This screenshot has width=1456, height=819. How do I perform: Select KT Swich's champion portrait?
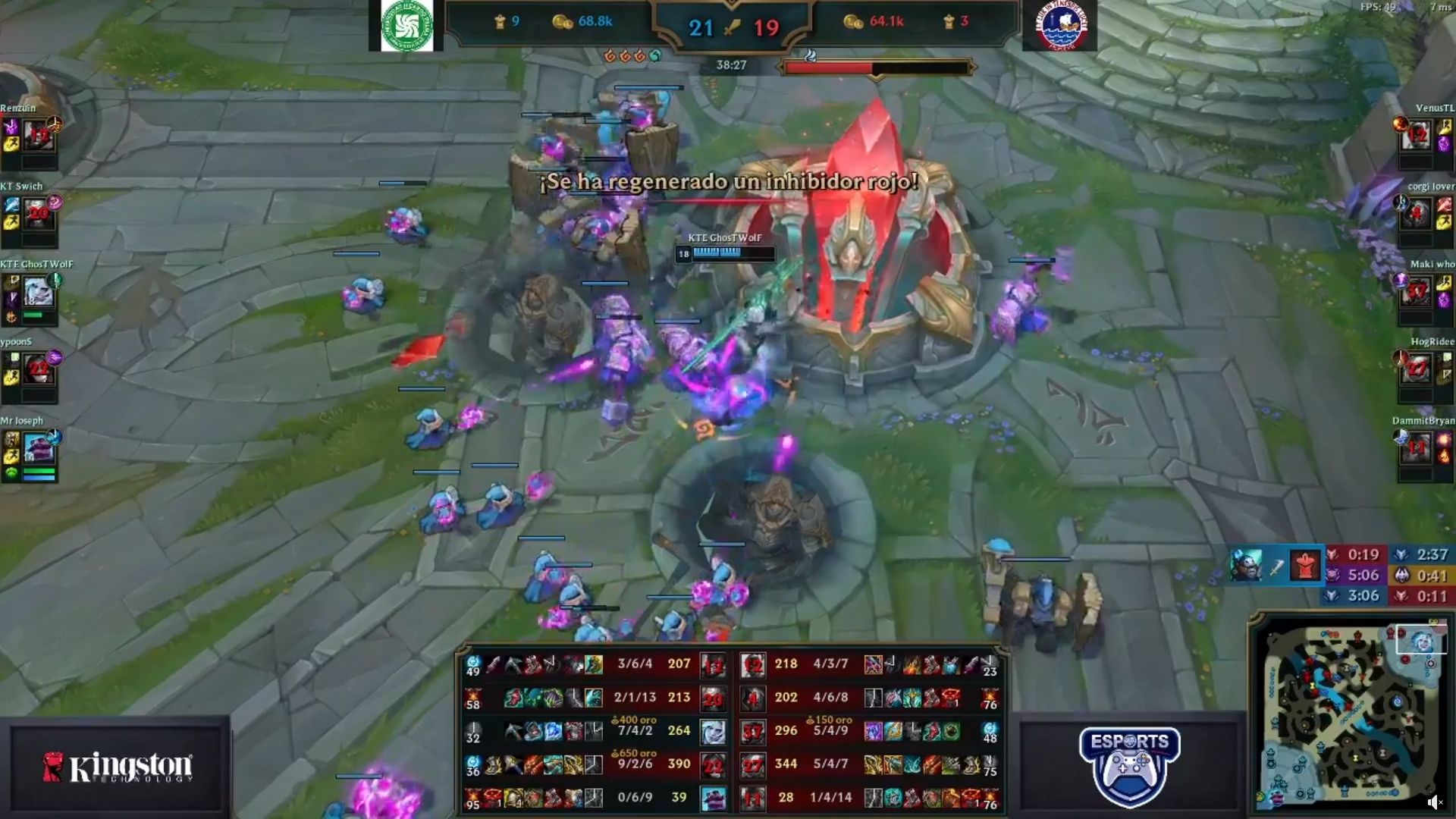click(x=39, y=214)
